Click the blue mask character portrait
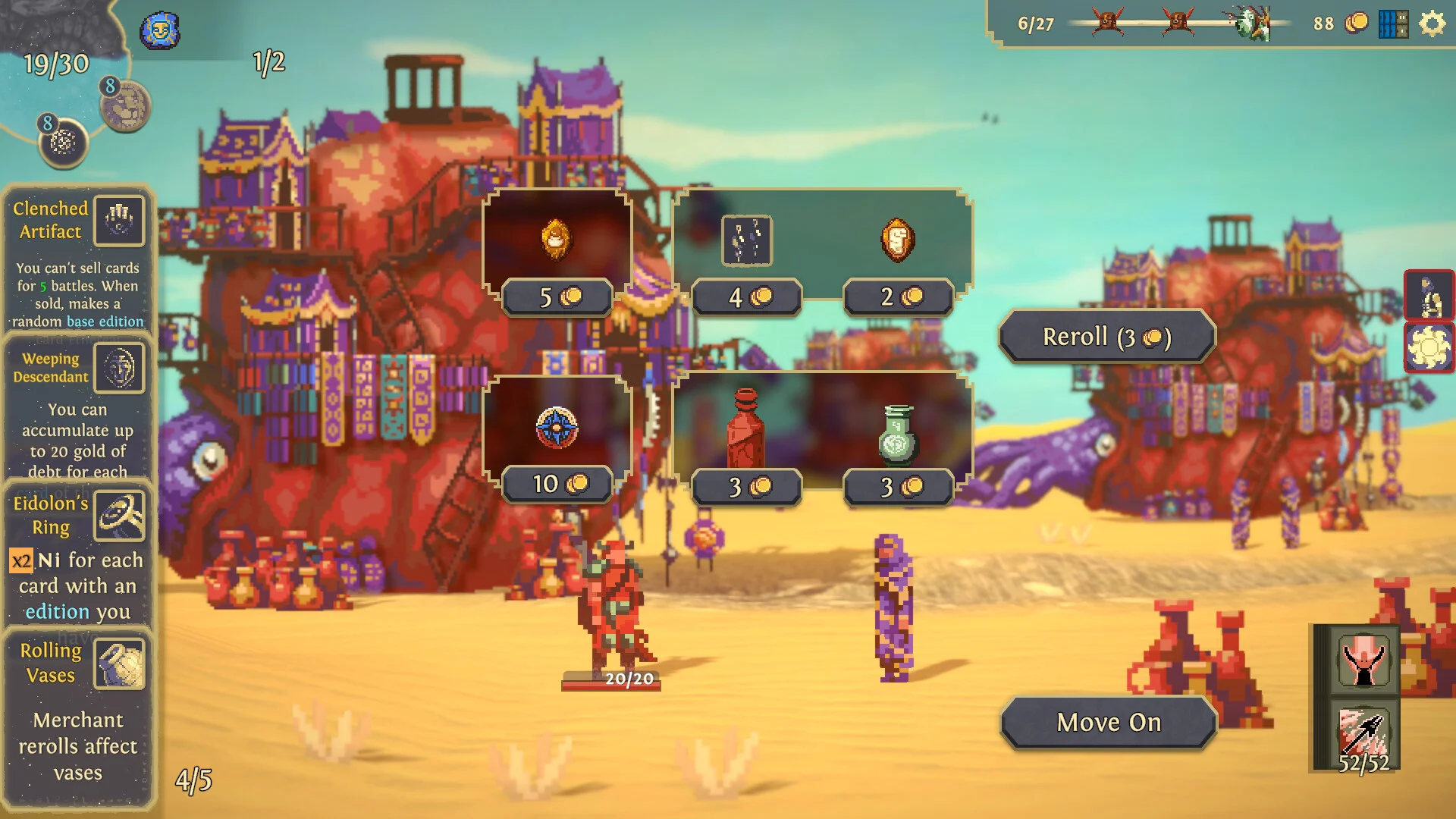 (159, 32)
